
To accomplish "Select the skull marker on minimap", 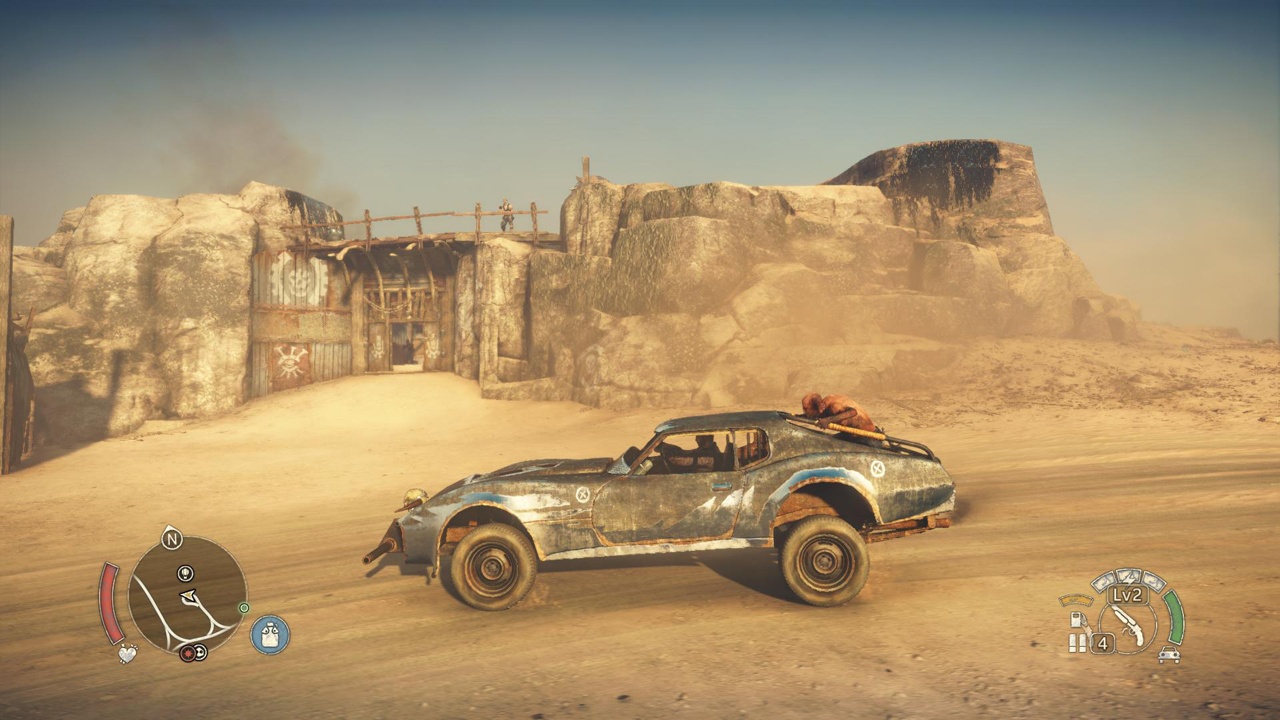I will click(200, 654).
